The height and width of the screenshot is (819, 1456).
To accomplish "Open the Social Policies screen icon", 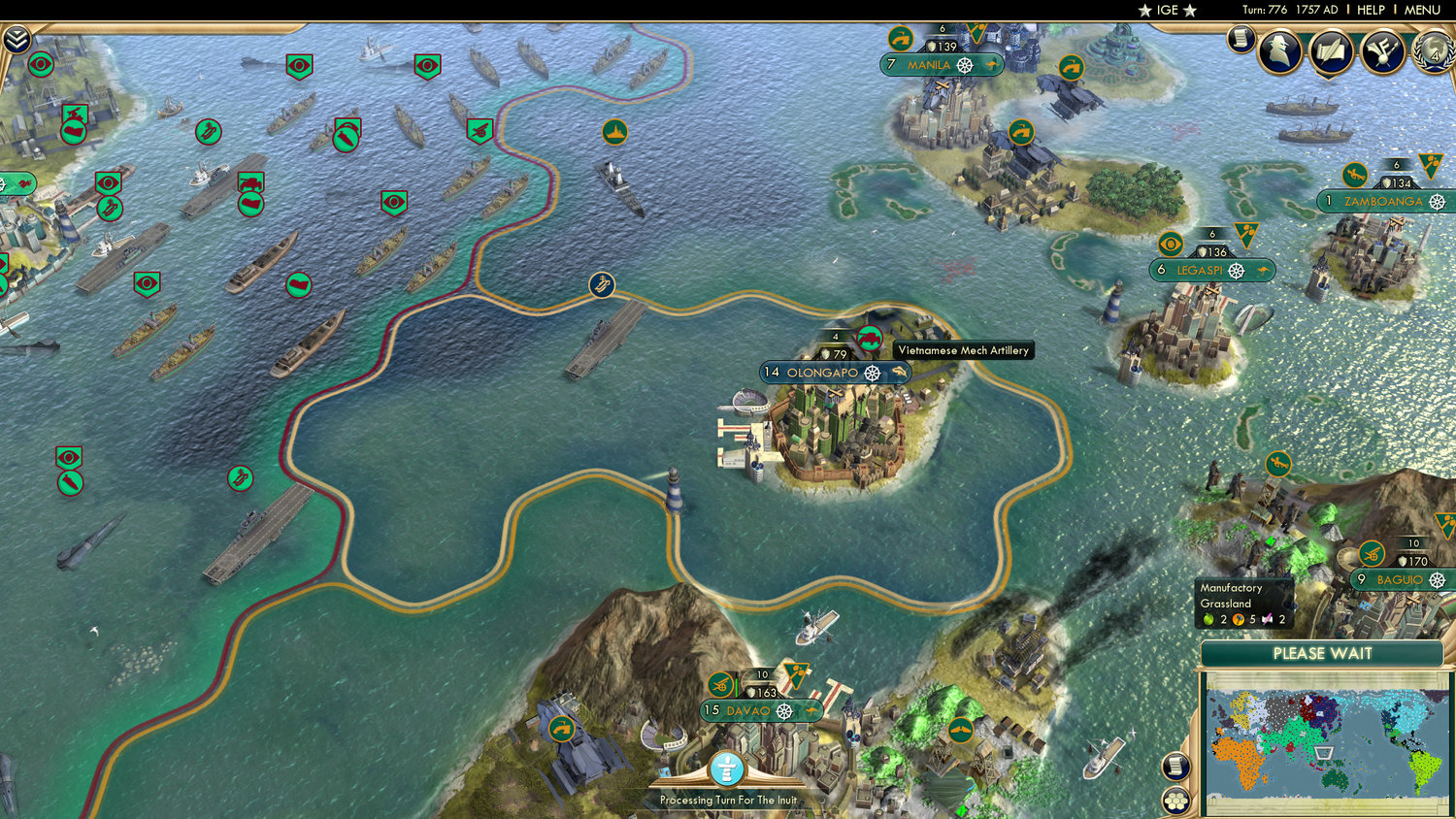I will pos(1329,51).
